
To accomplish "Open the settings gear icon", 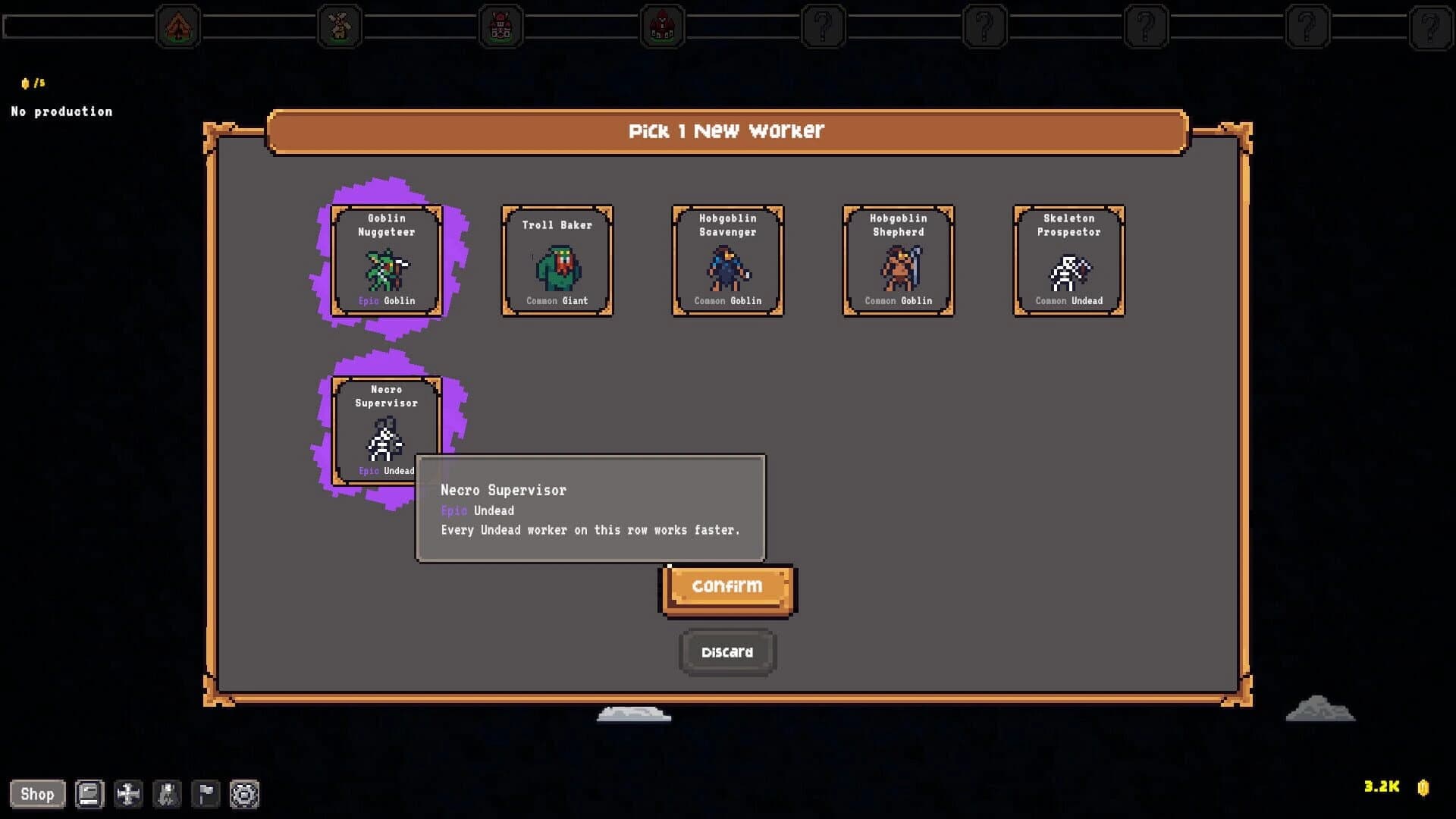I will [245, 794].
